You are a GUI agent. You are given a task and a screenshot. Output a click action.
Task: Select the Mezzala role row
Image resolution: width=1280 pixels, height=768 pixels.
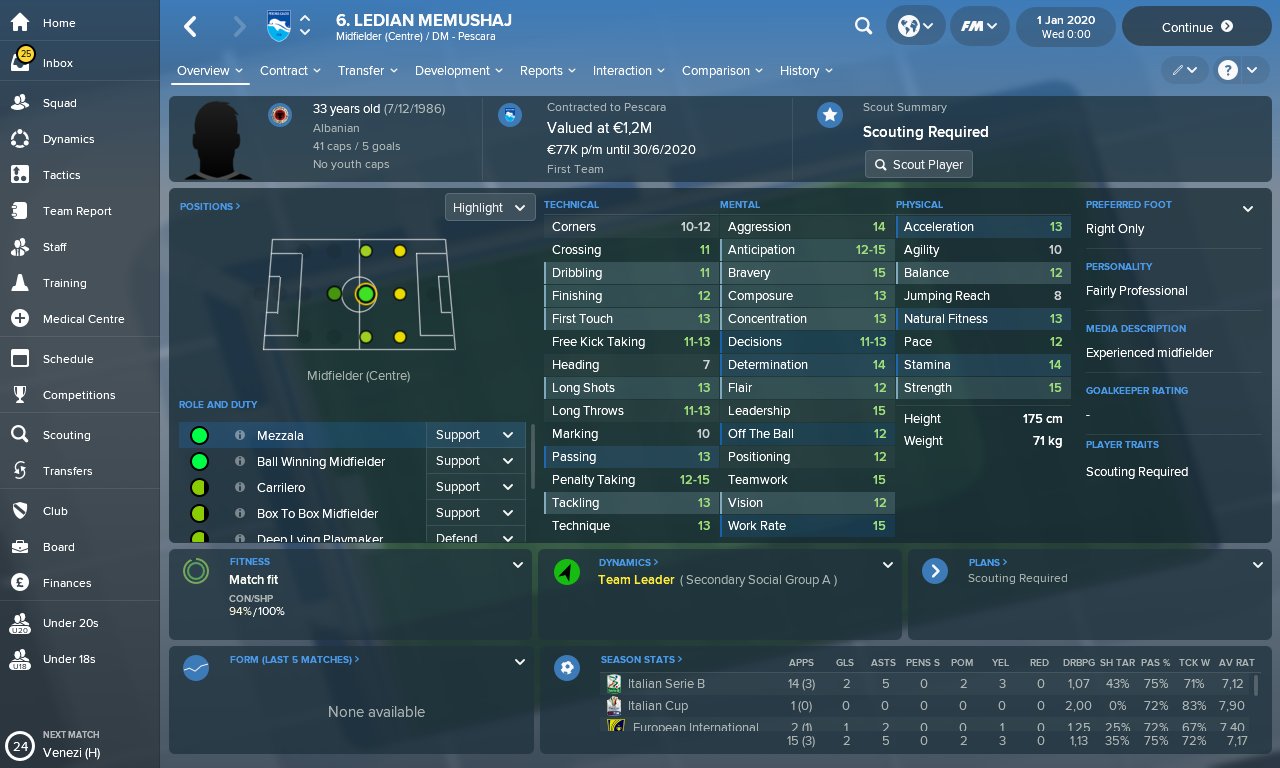pyautogui.click(x=300, y=435)
